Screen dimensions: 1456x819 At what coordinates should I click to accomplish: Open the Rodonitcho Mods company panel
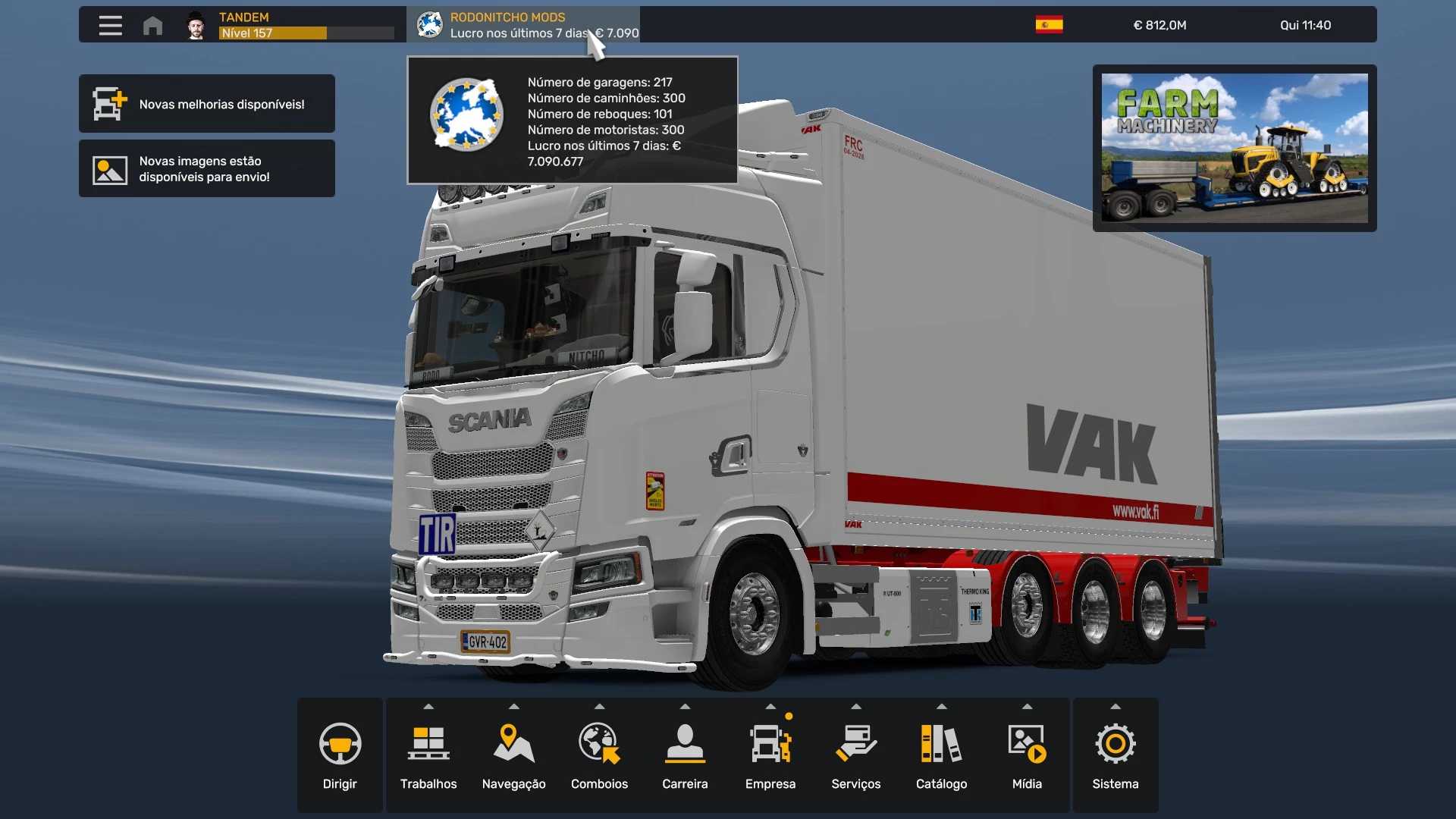coord(523,25)
